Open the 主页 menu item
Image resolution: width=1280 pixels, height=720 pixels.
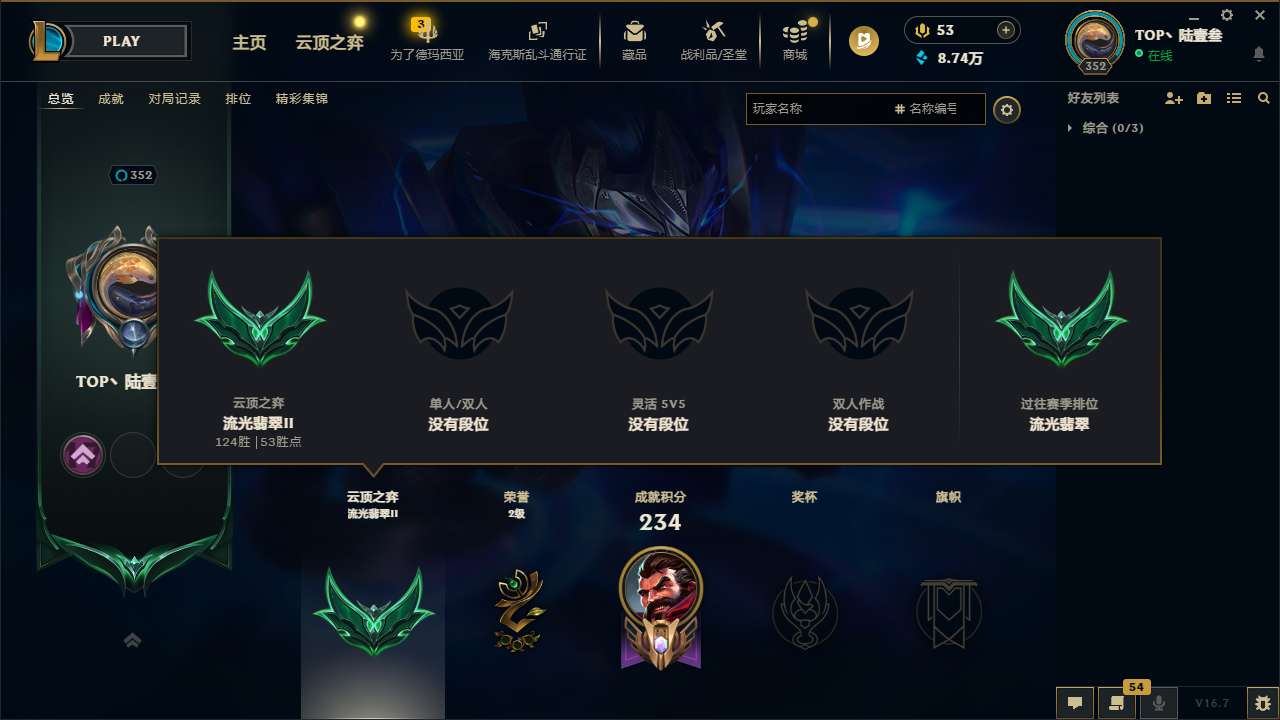(x=249, y=43)
